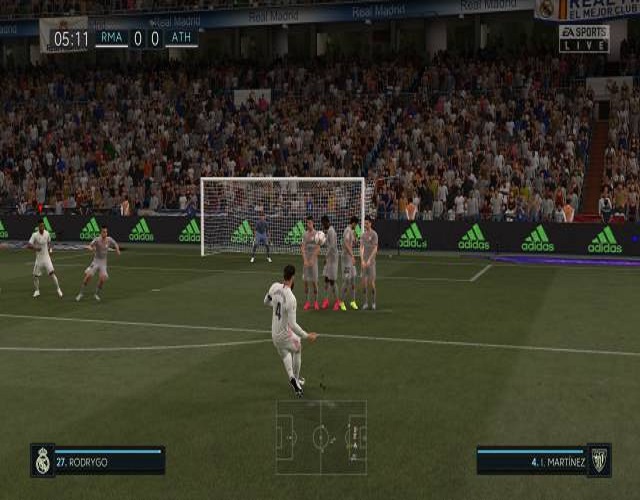Click the EA Sports Live logo

click(x=583, y=39)
